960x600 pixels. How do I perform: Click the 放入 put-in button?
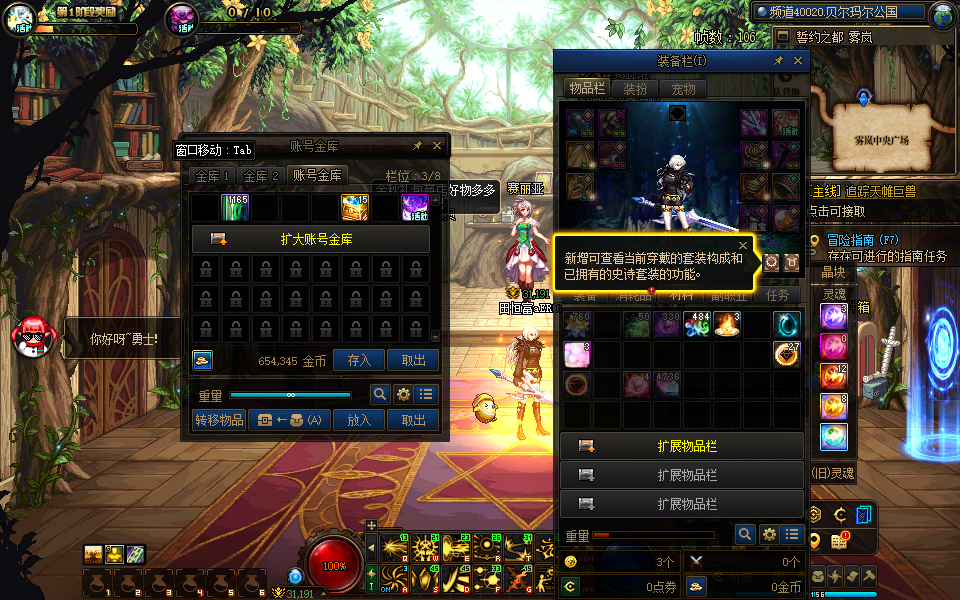click(359, 421)
